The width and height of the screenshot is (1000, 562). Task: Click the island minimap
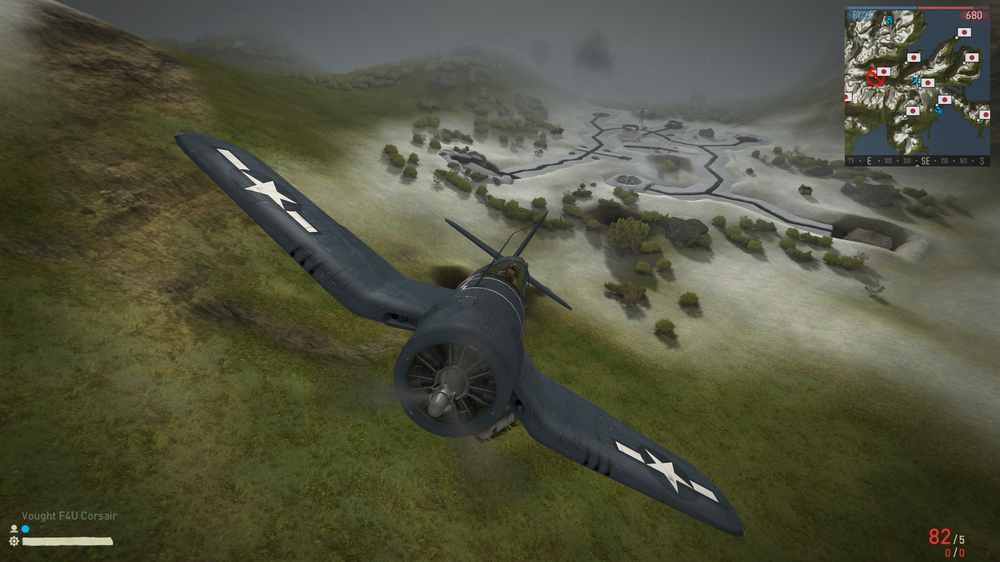[917, 80]
